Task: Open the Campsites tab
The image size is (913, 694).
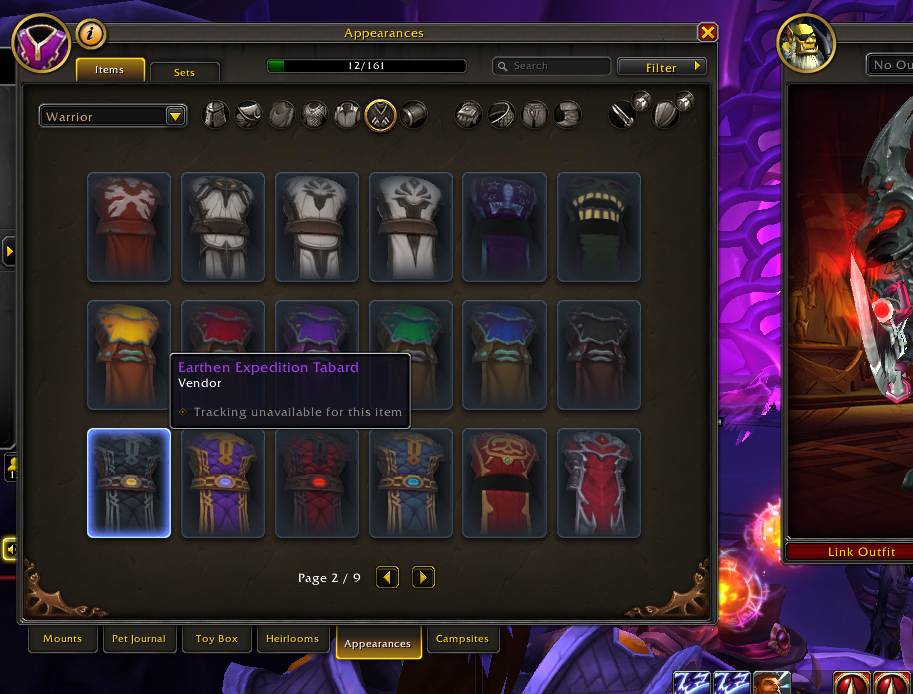Action: 463,638
